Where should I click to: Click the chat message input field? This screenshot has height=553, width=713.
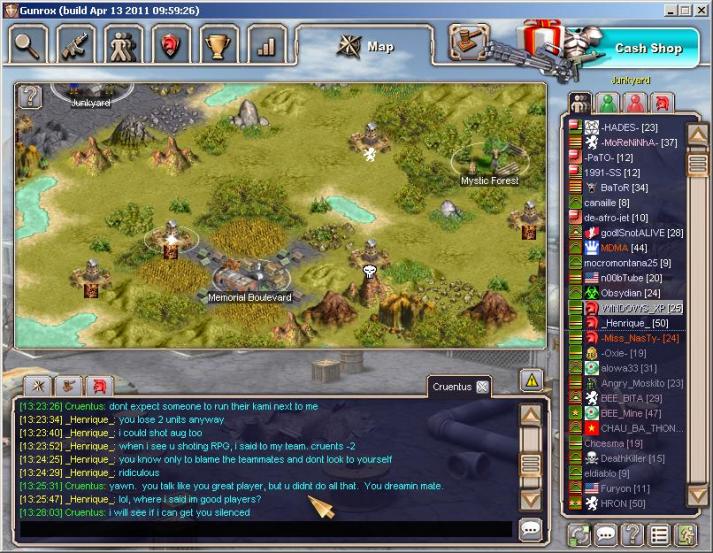[265, 529]
